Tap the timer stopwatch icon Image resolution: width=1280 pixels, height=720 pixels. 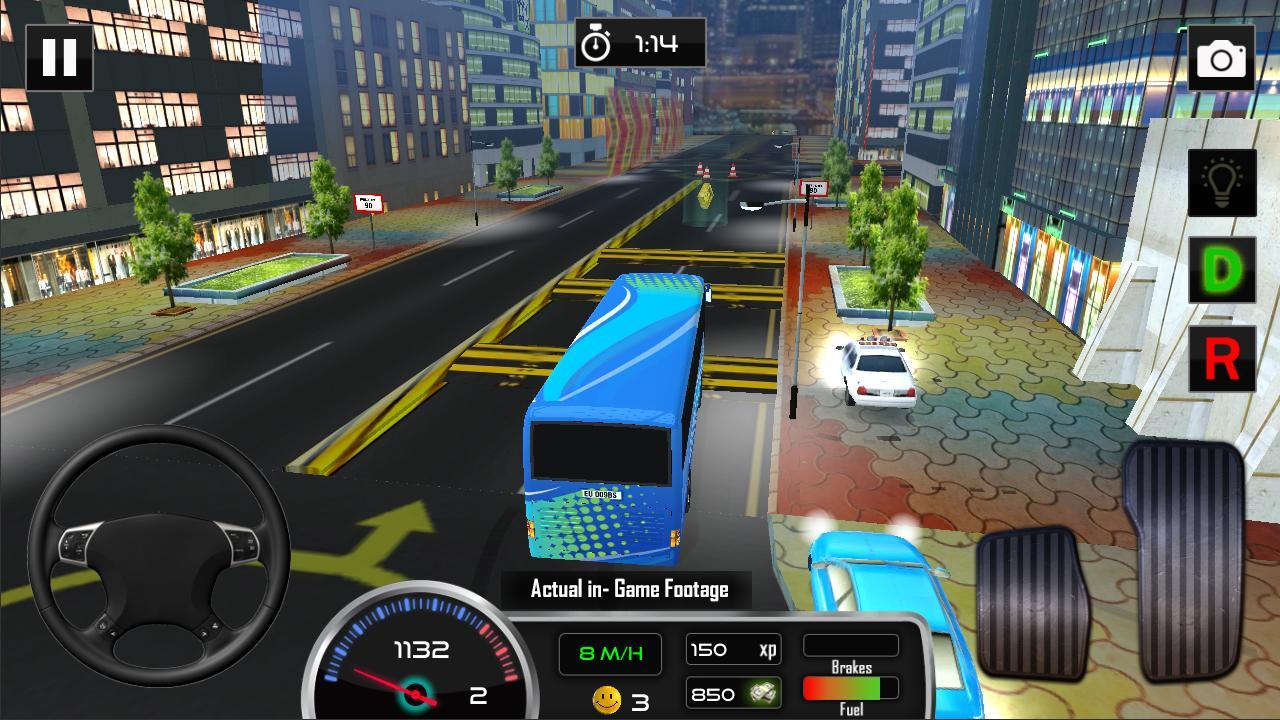(x=598, y=42)
